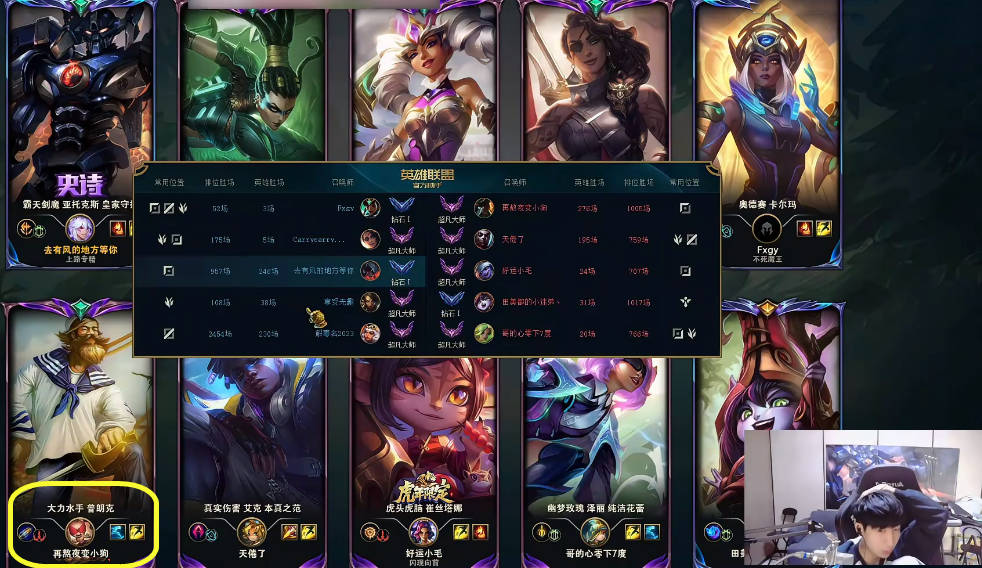Open the Aatrox mecha skin card
Image resolution: width=982 pixels, height=568 pixels.
[x=80, y=110]
